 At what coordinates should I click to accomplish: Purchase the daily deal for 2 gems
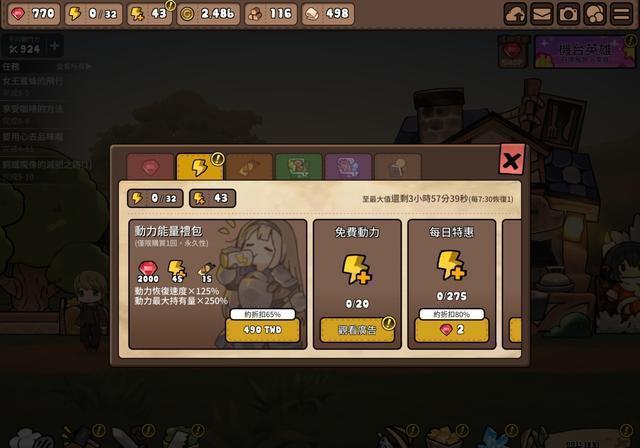451,330
